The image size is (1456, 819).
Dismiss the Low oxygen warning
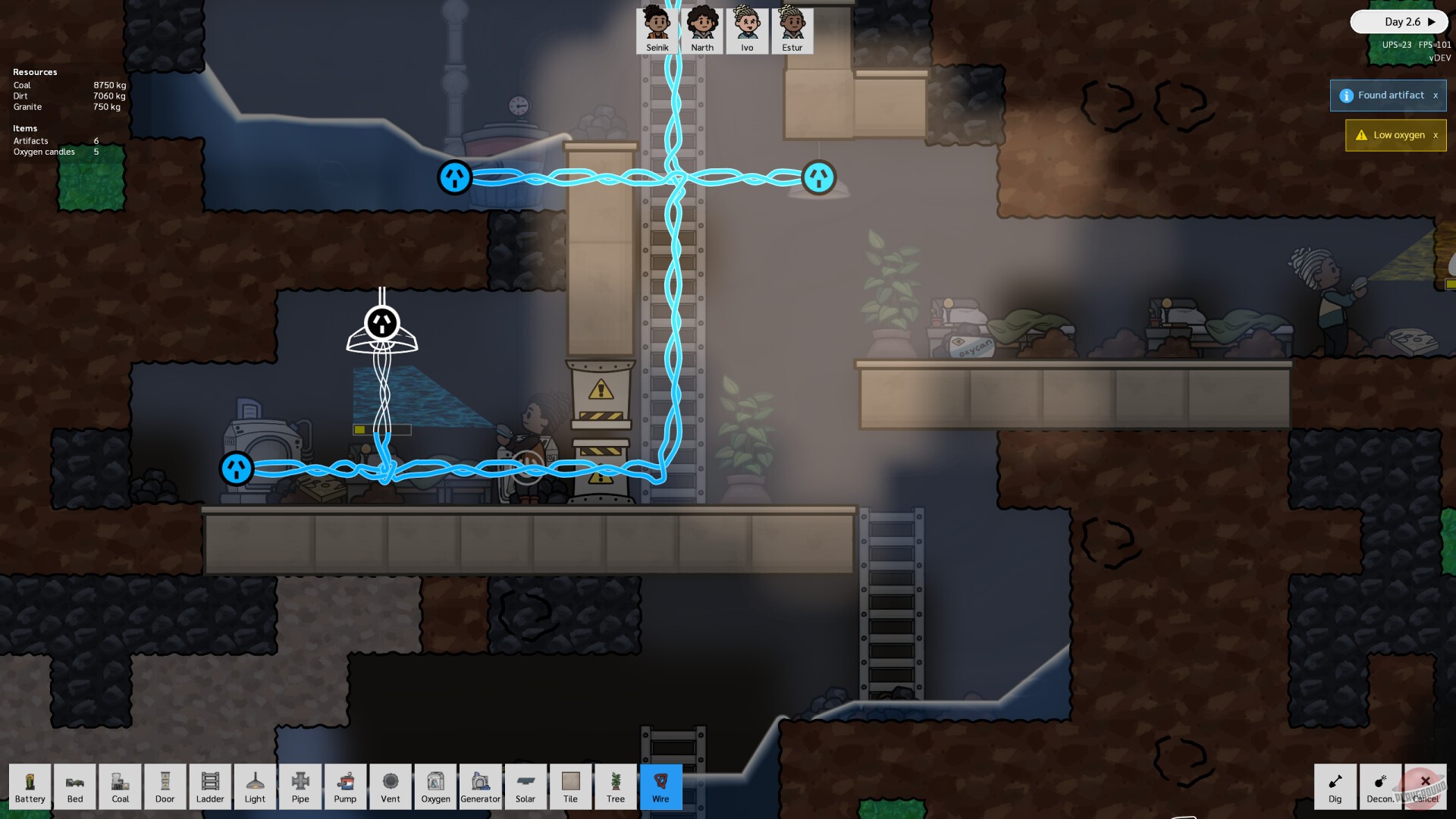coord(1436,135)
